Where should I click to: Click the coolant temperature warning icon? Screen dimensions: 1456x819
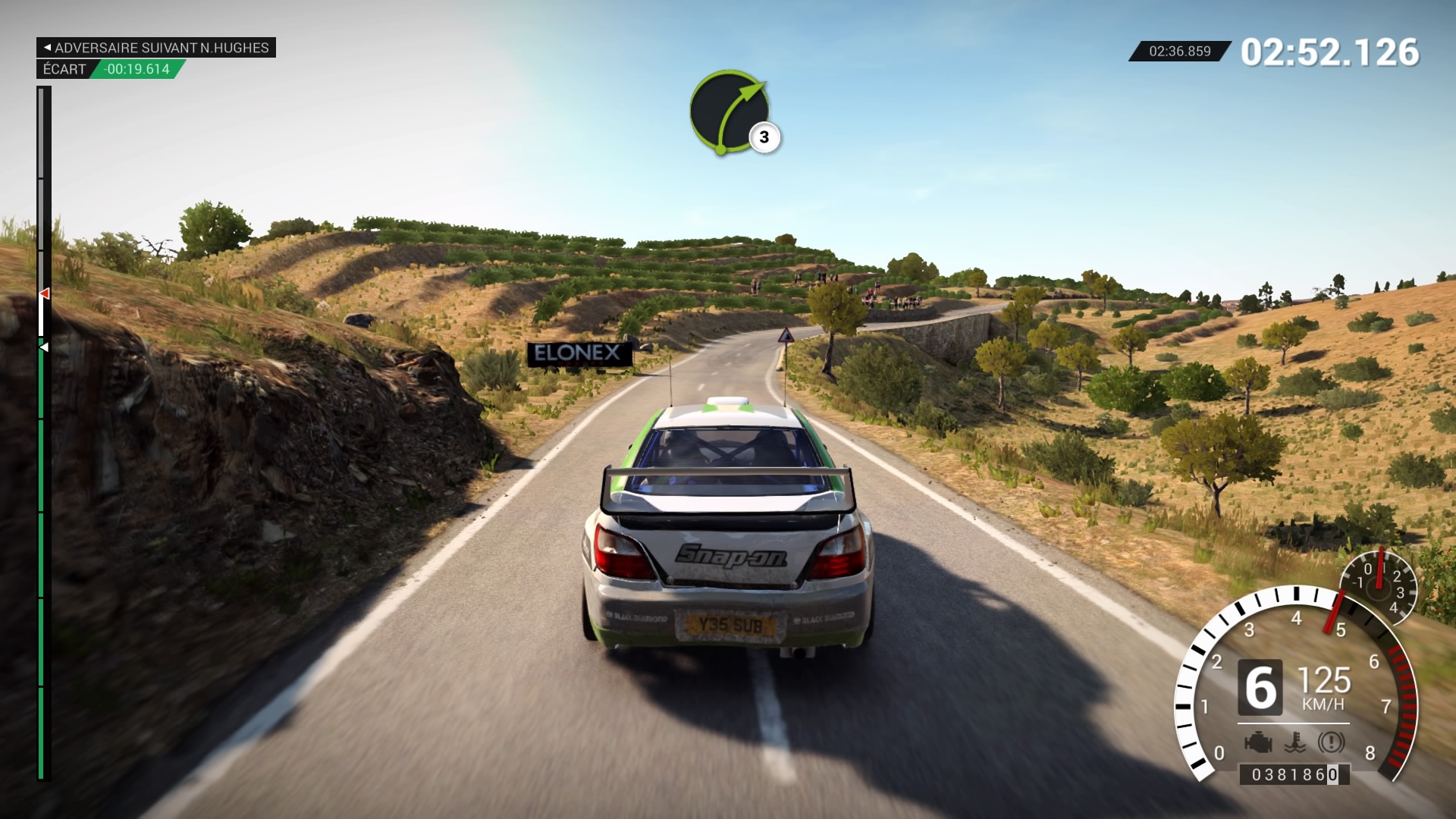tap(1295, 742)
